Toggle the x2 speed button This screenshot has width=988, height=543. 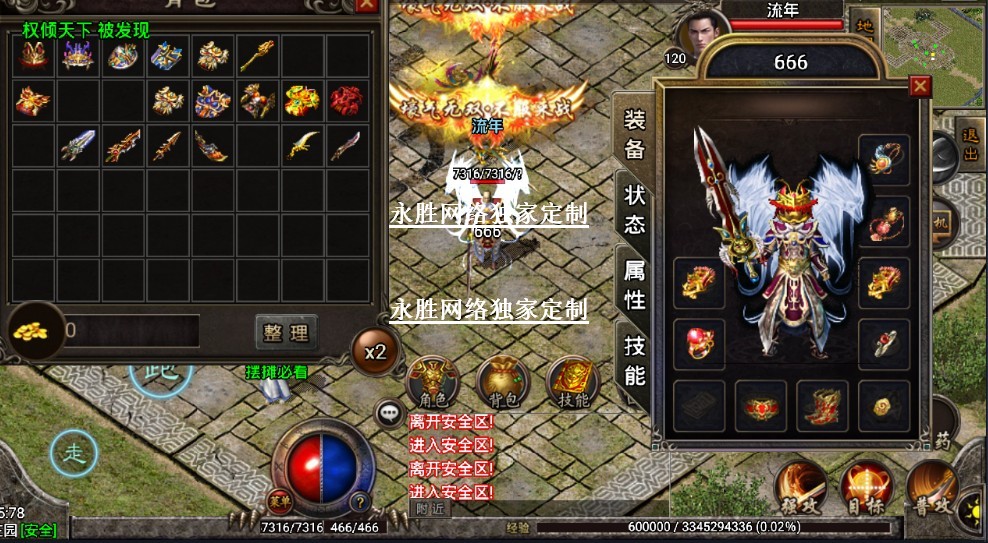(x=375, y=352)
